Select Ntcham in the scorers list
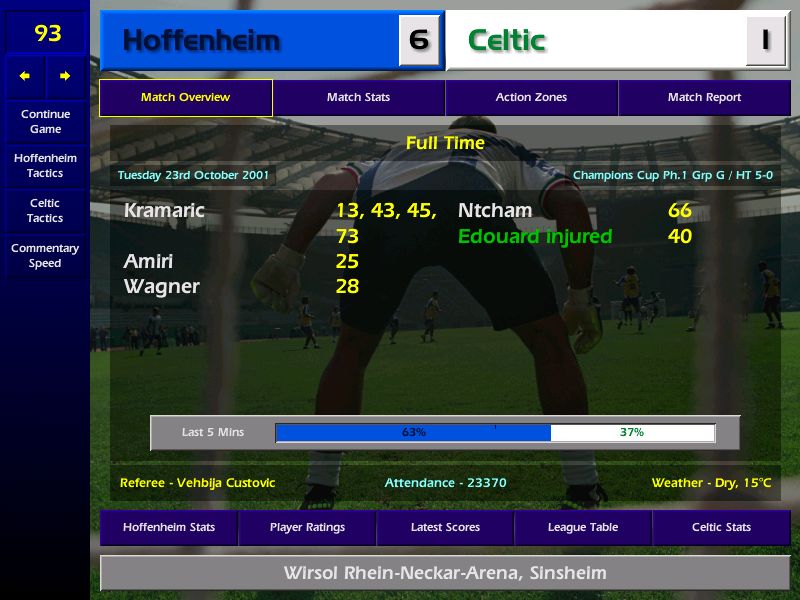The width and height of the screenshot is (800, 600). (x=495, y=211)
